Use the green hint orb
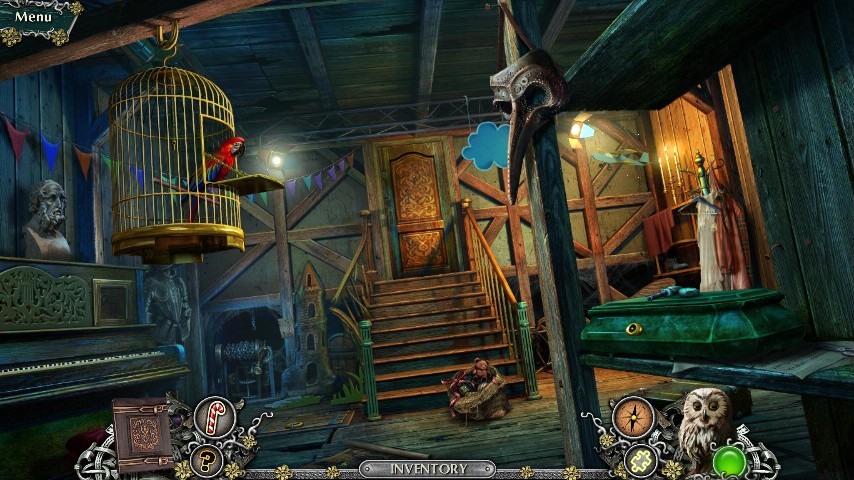 pos(729,462)
